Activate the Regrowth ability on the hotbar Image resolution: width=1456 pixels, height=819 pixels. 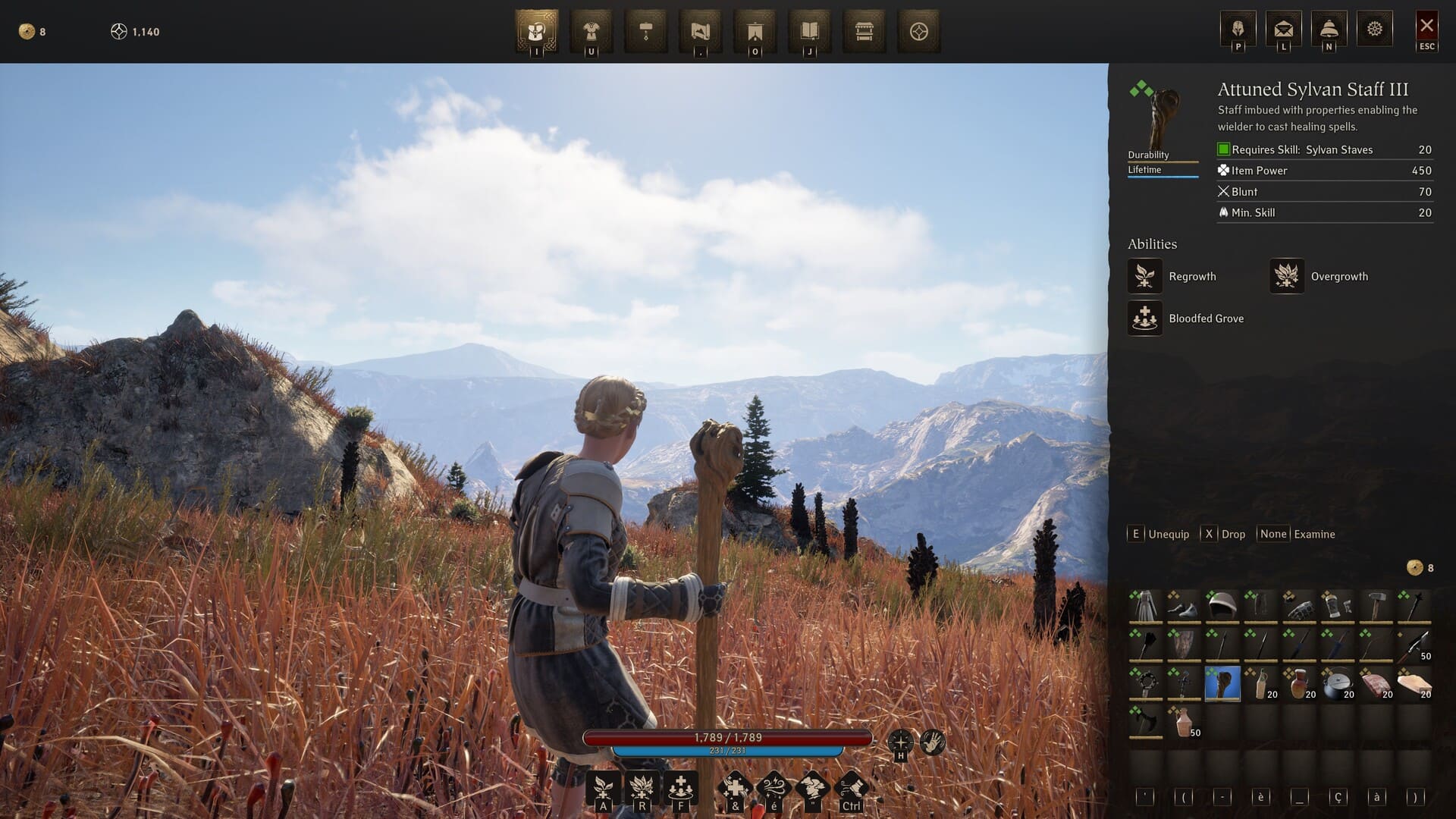[x=604, y=789]
